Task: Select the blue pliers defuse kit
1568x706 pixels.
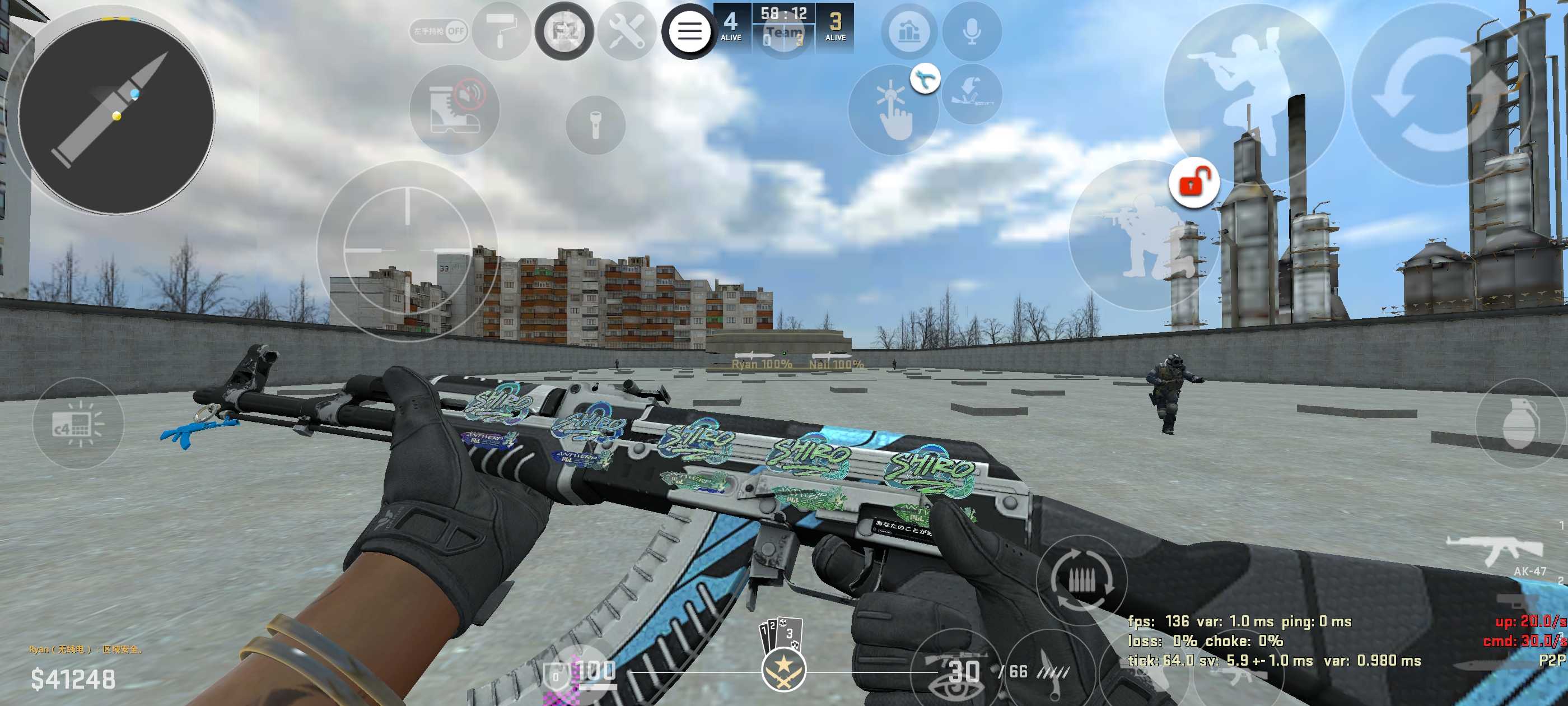Action: coord(925,79)
